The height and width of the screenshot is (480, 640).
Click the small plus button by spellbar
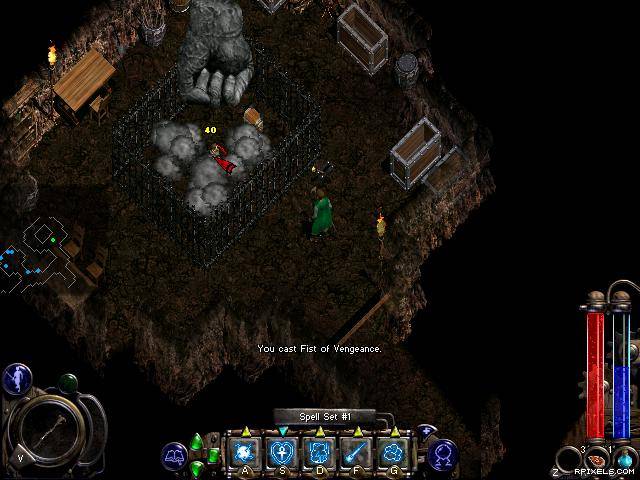[x=426, y=431]
